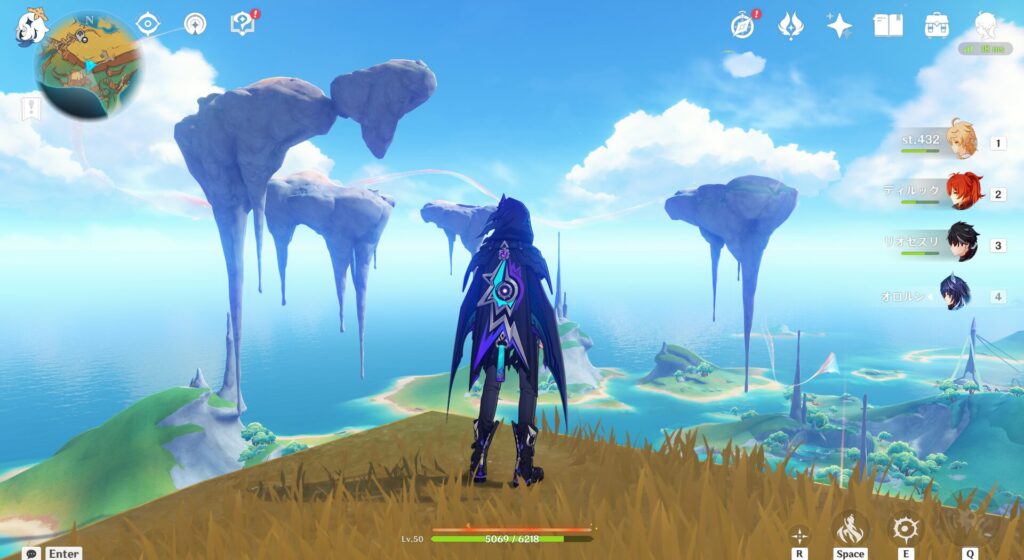1024x560 pixels.
Task: Open the tutorial book with question mark
Action: 242,23
